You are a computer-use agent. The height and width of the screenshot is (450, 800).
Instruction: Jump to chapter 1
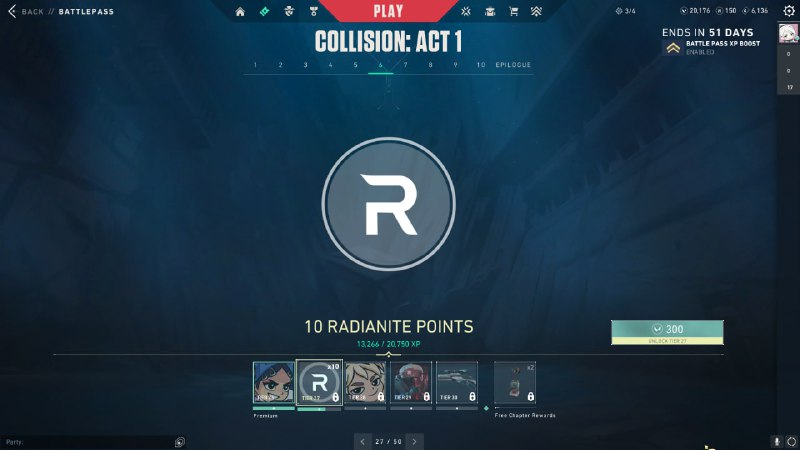point(255,65)
